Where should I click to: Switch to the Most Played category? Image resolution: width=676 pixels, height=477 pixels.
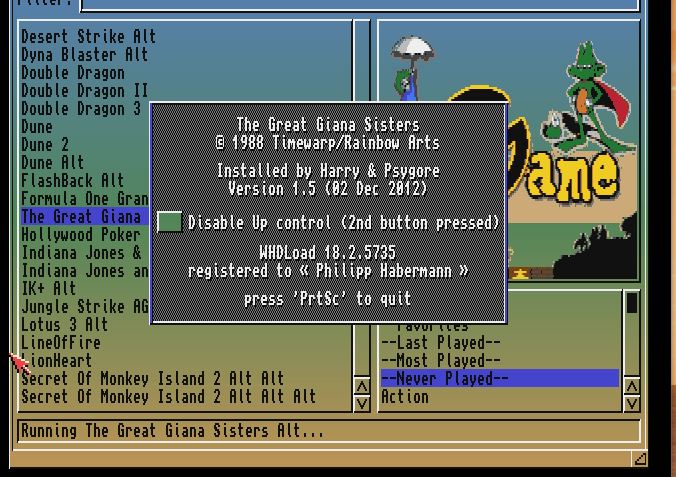tap(440, 361)
